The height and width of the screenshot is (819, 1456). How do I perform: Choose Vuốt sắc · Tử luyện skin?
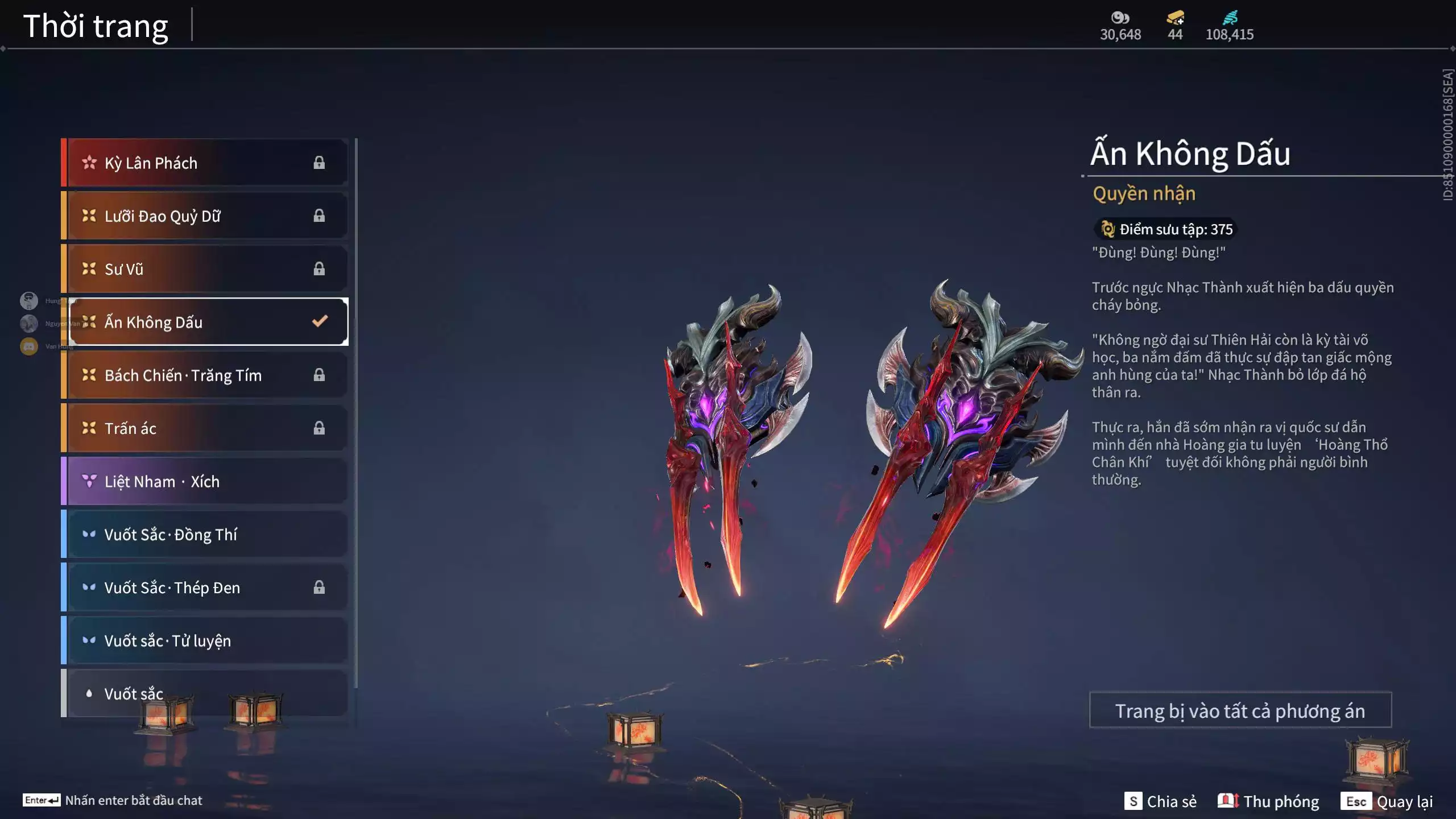tap(205, 641)
